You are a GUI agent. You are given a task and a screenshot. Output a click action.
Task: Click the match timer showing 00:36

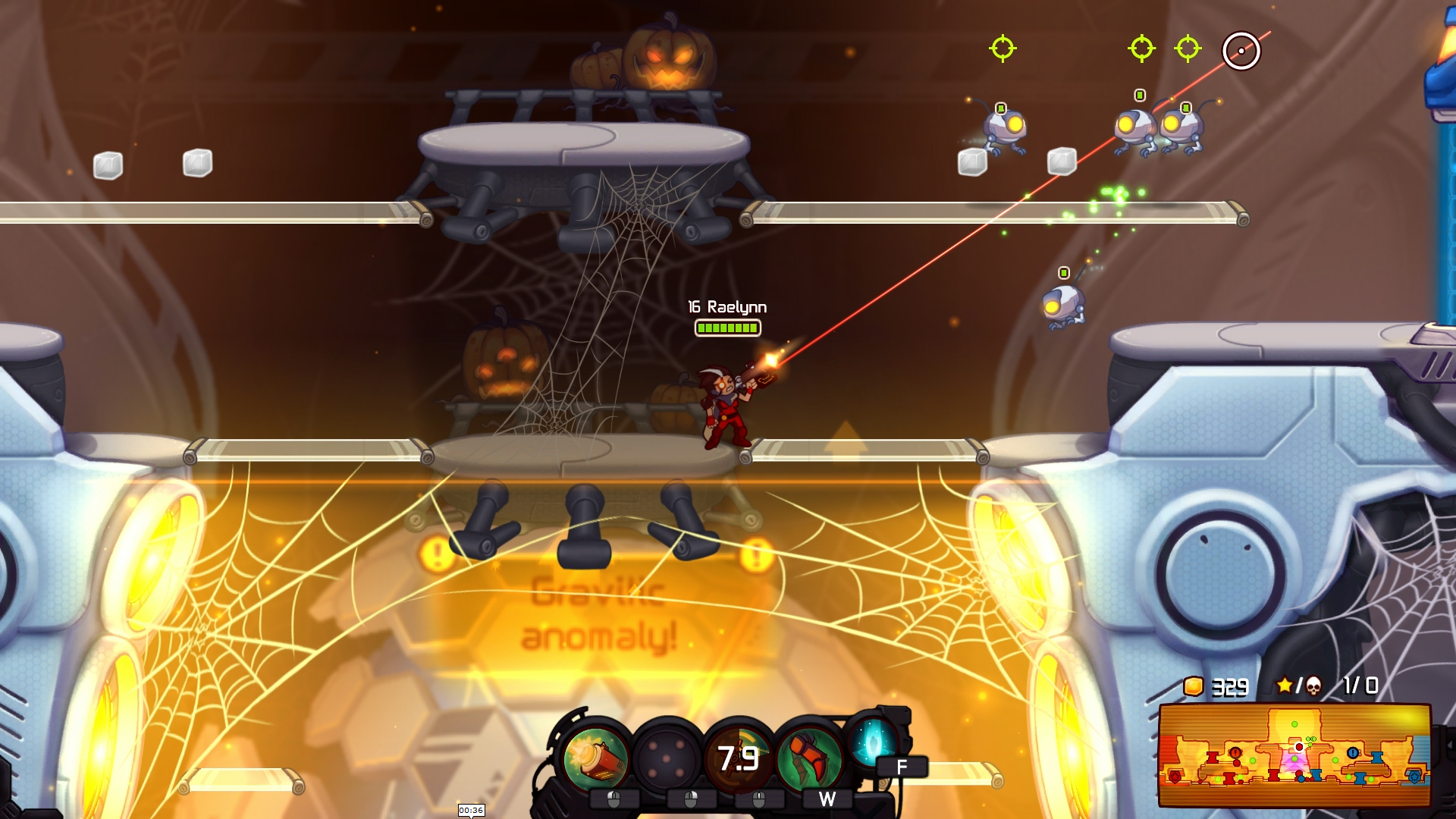tap(470, 810)
